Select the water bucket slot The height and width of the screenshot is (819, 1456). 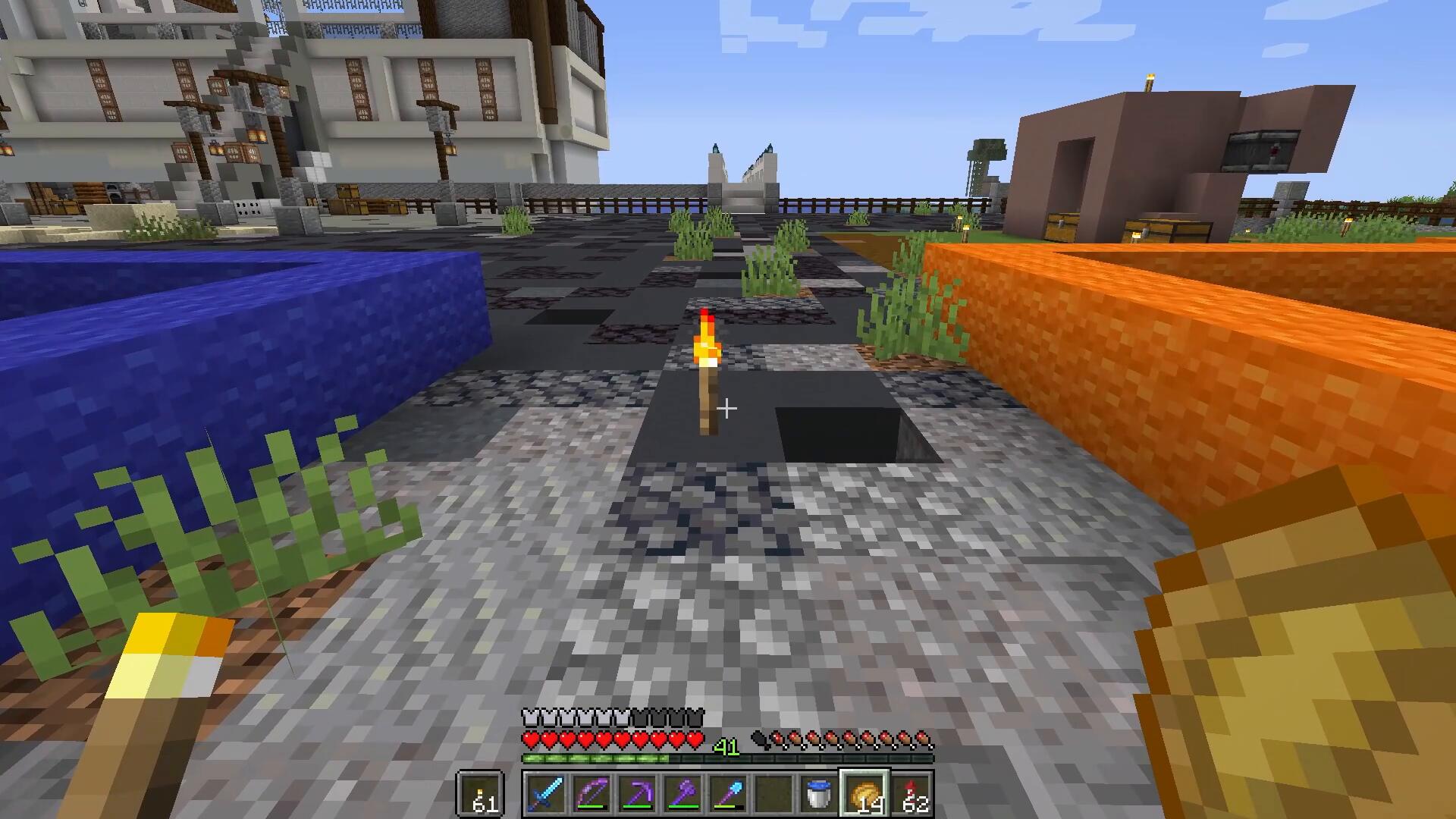pyautogui.click(x=819, y=794)
